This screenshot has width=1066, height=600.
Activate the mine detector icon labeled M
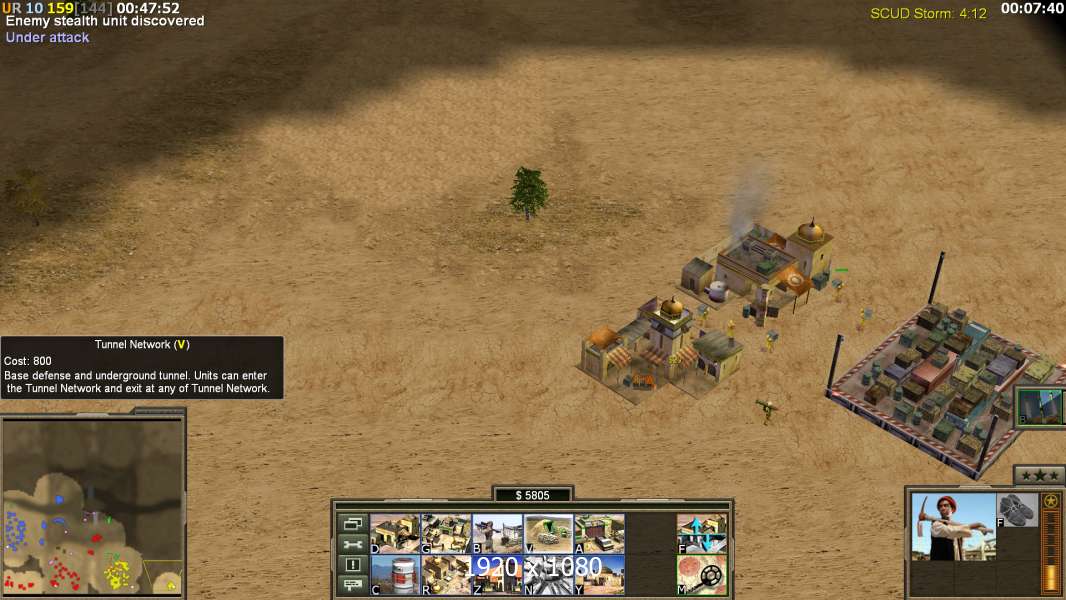click(702, 574)
